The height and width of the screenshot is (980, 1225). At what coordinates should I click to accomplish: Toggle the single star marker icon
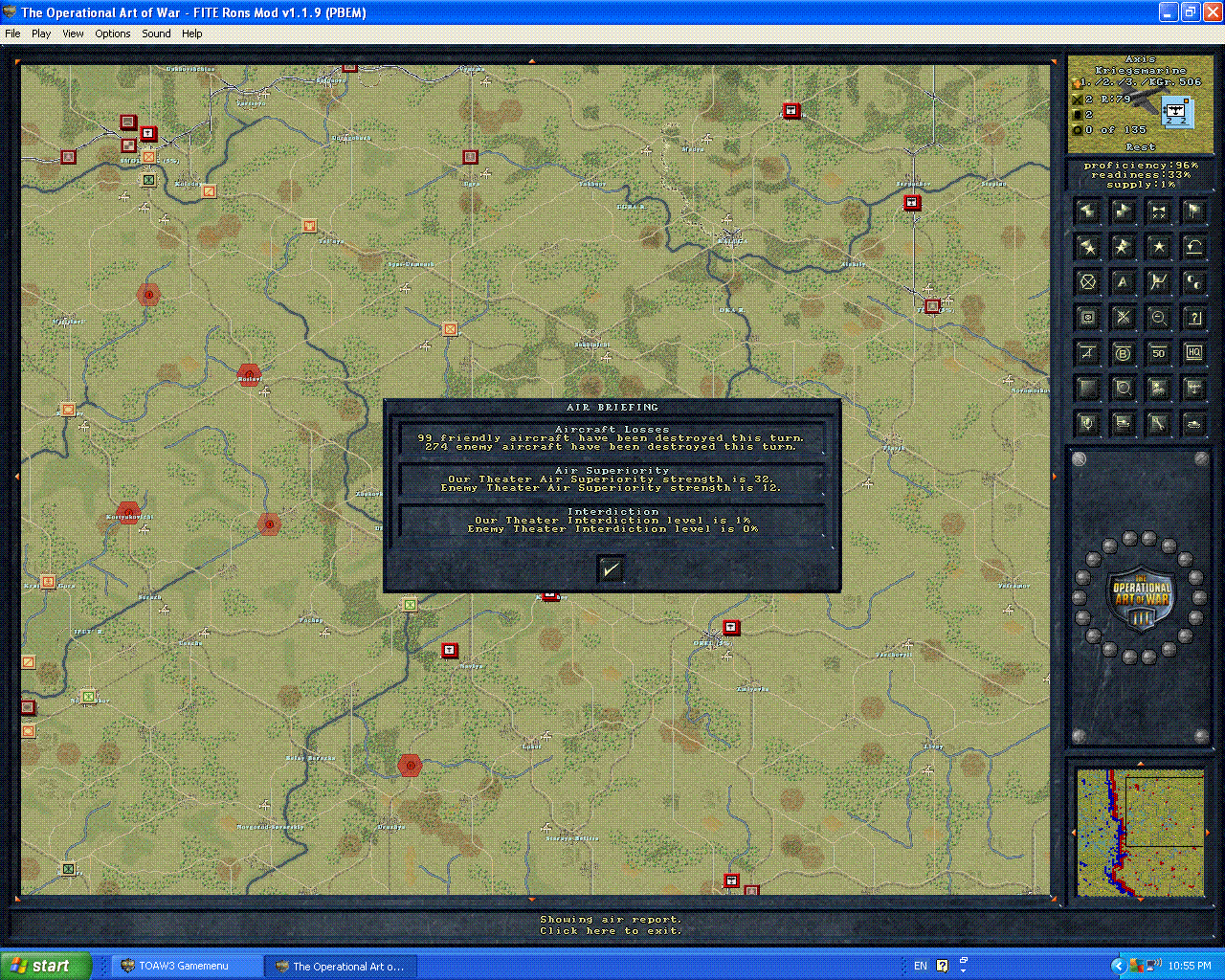(x=1159, y=246)
